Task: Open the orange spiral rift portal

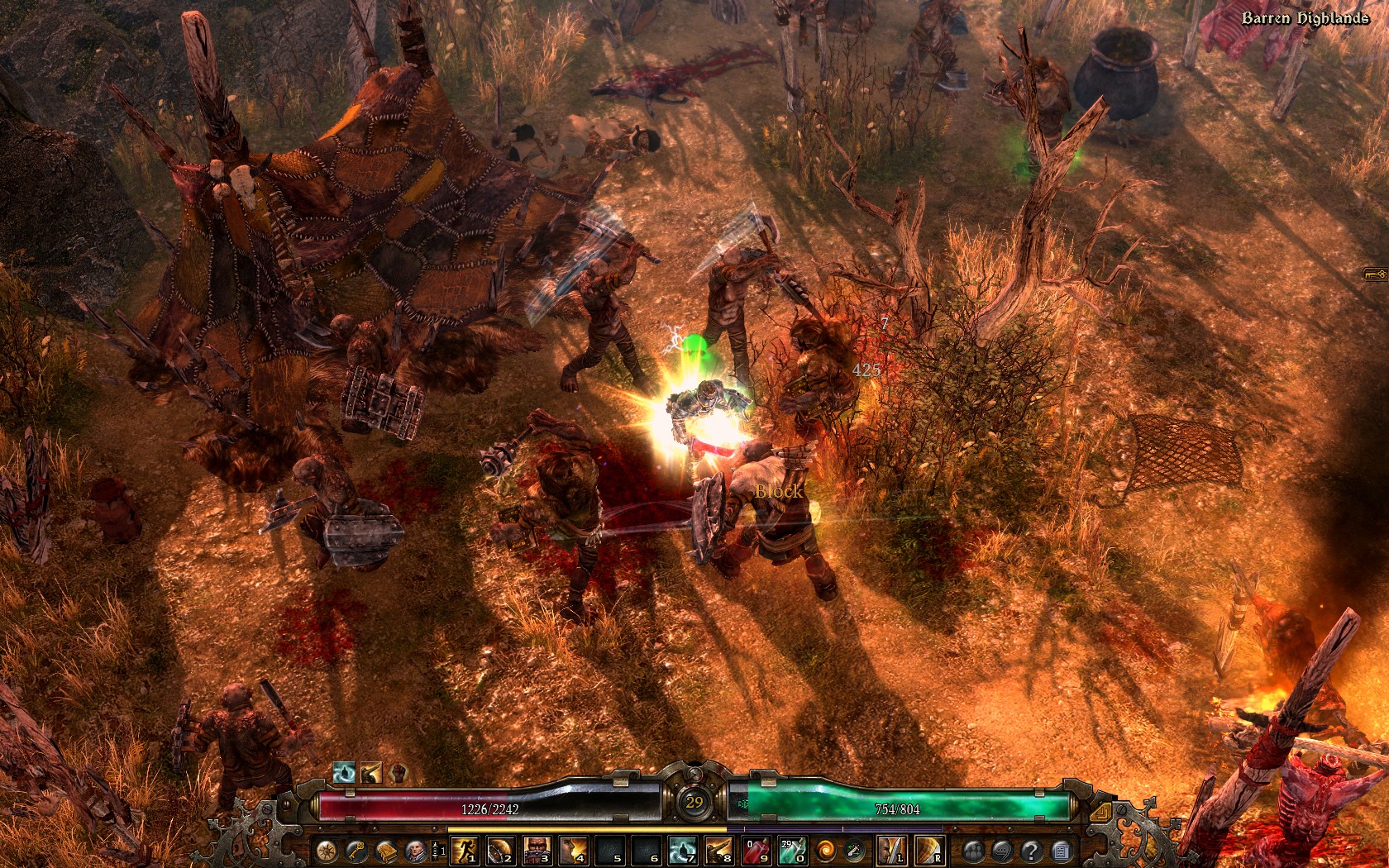Action: pos(825,851)
